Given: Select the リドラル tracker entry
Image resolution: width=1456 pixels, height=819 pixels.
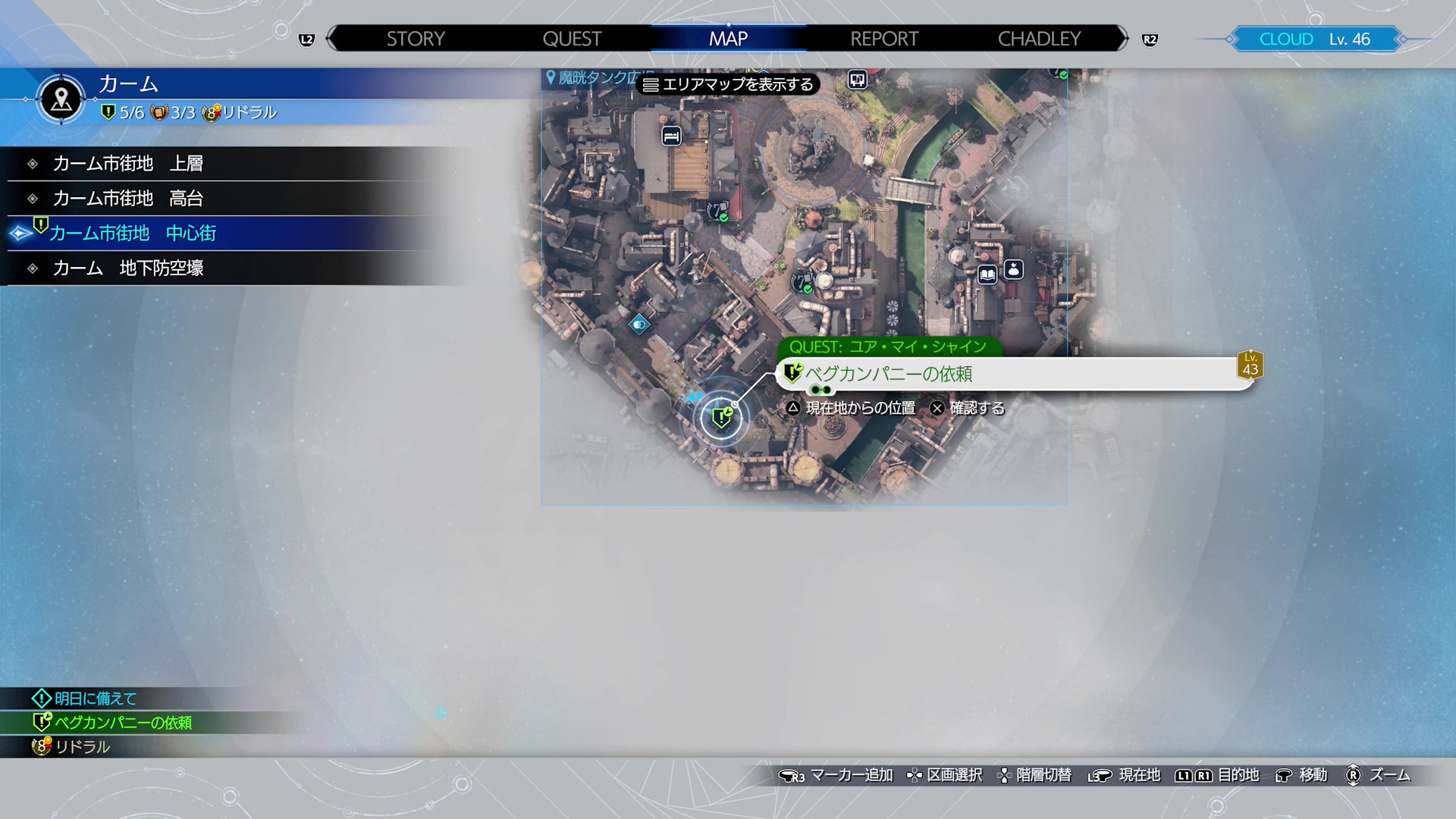Looking at the screenshot, I should point(82,747).
